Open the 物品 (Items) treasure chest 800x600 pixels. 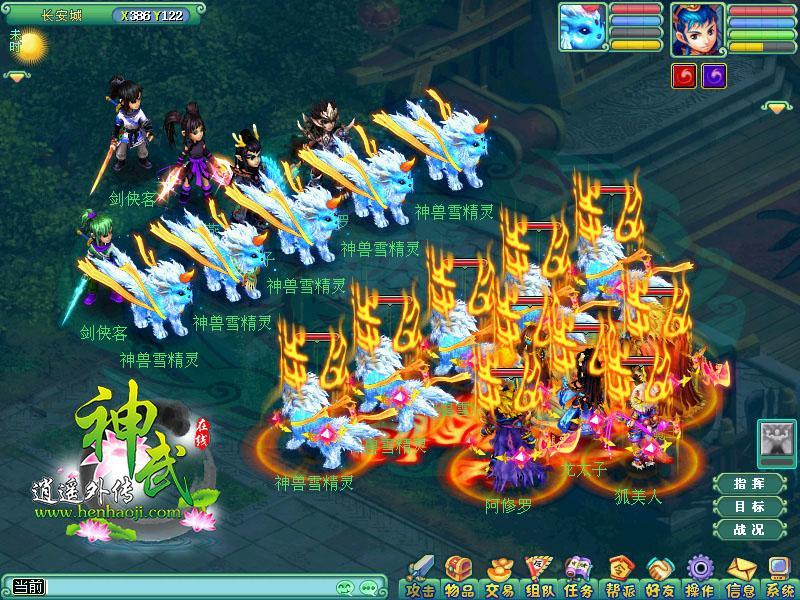pos(458,581)
